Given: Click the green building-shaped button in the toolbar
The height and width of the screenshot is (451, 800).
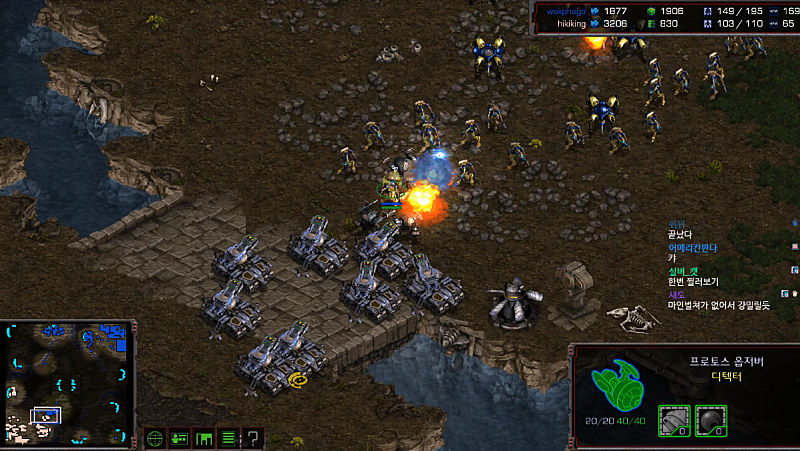Looking at the screenshot, I should (204, 438).
